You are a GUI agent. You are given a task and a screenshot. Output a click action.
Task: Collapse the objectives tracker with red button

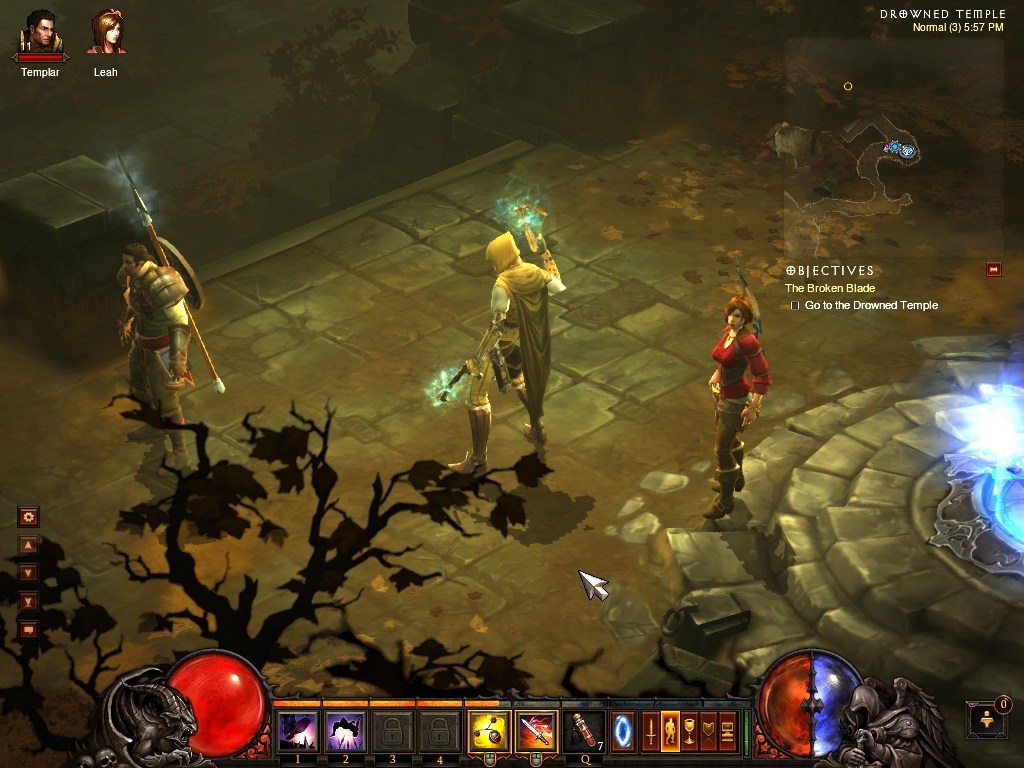tap(993, 269)
